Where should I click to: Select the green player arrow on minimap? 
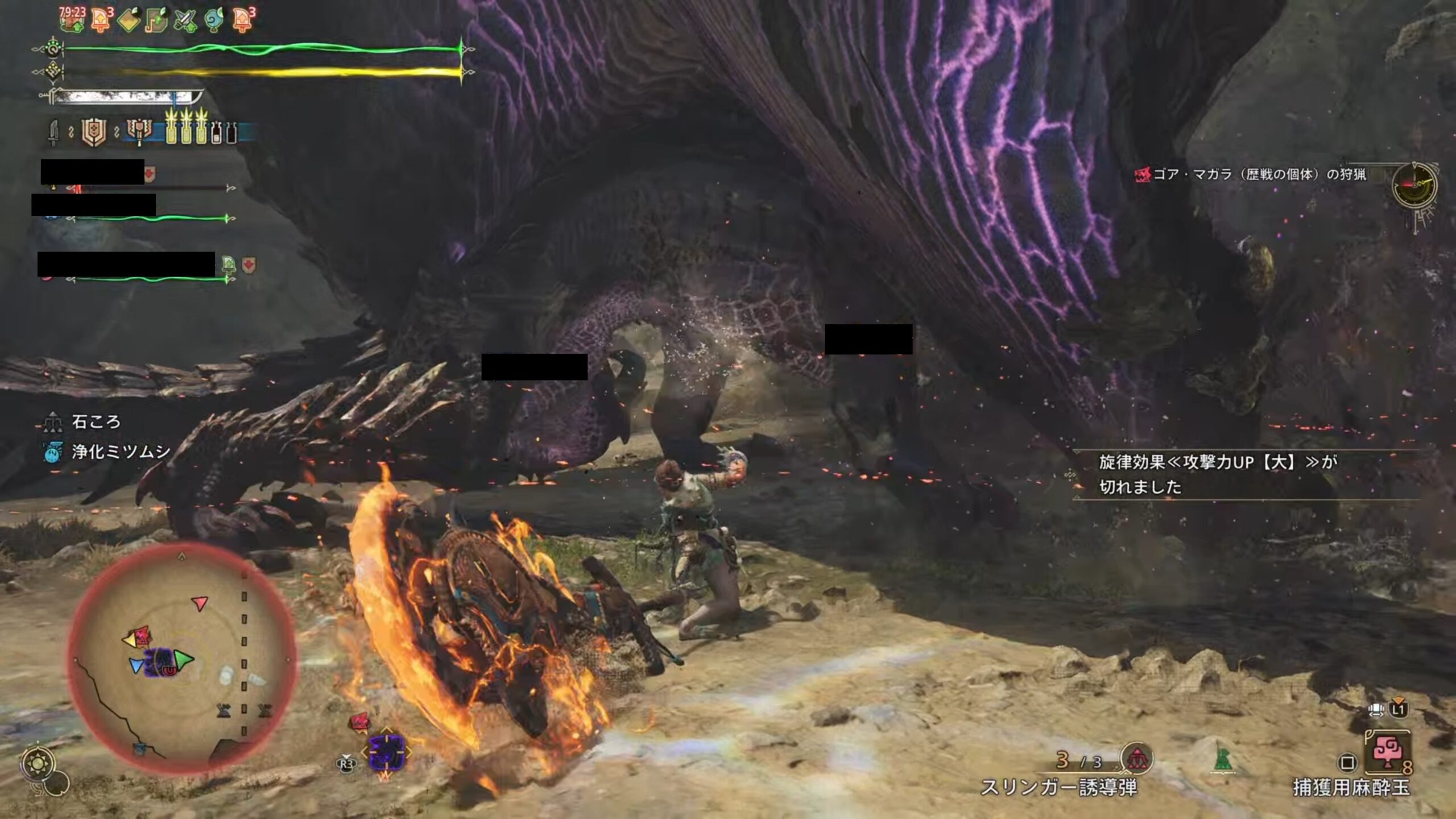[183, 660]
